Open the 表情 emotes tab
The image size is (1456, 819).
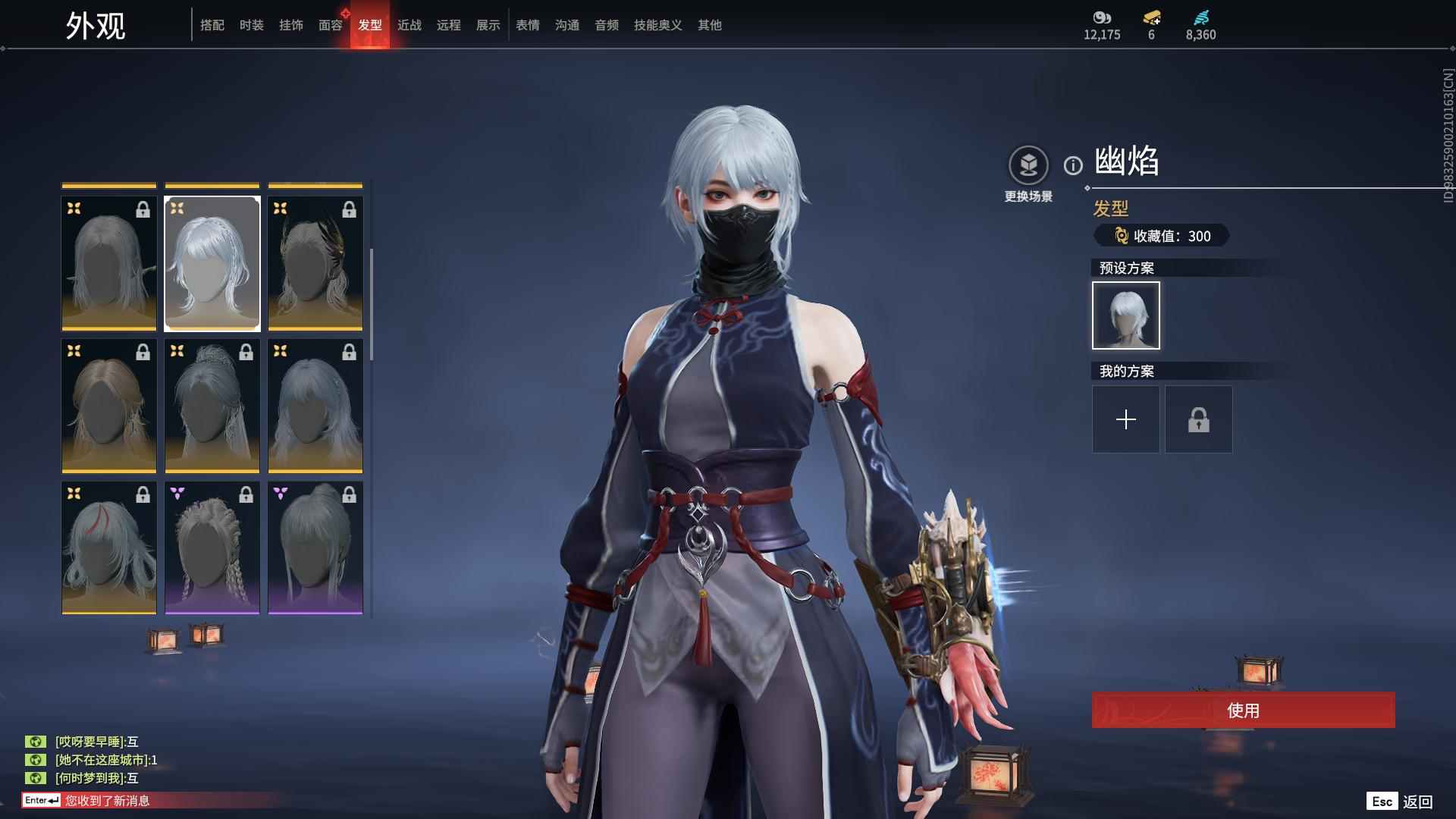527,25
